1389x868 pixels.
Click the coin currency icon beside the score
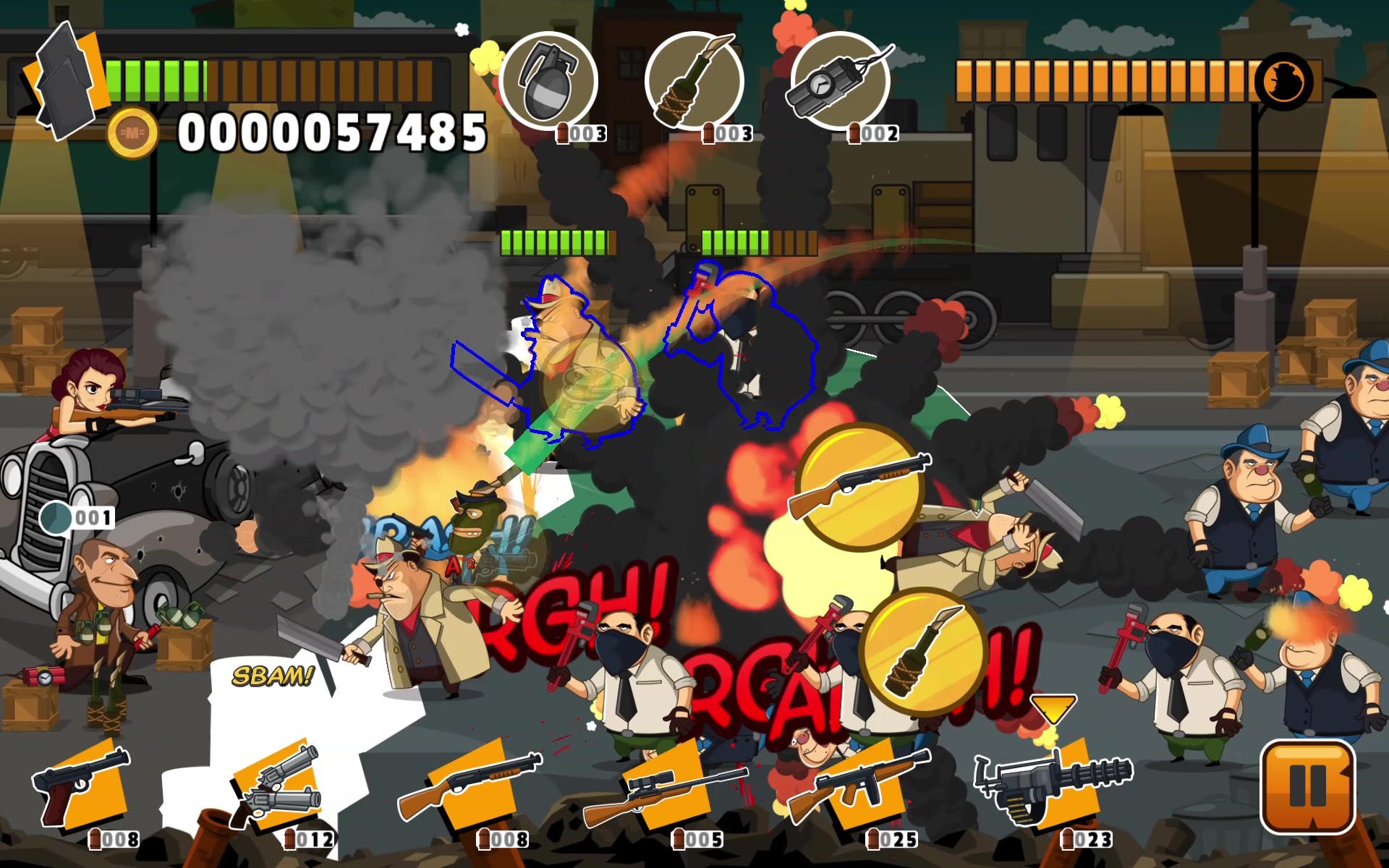132,132
